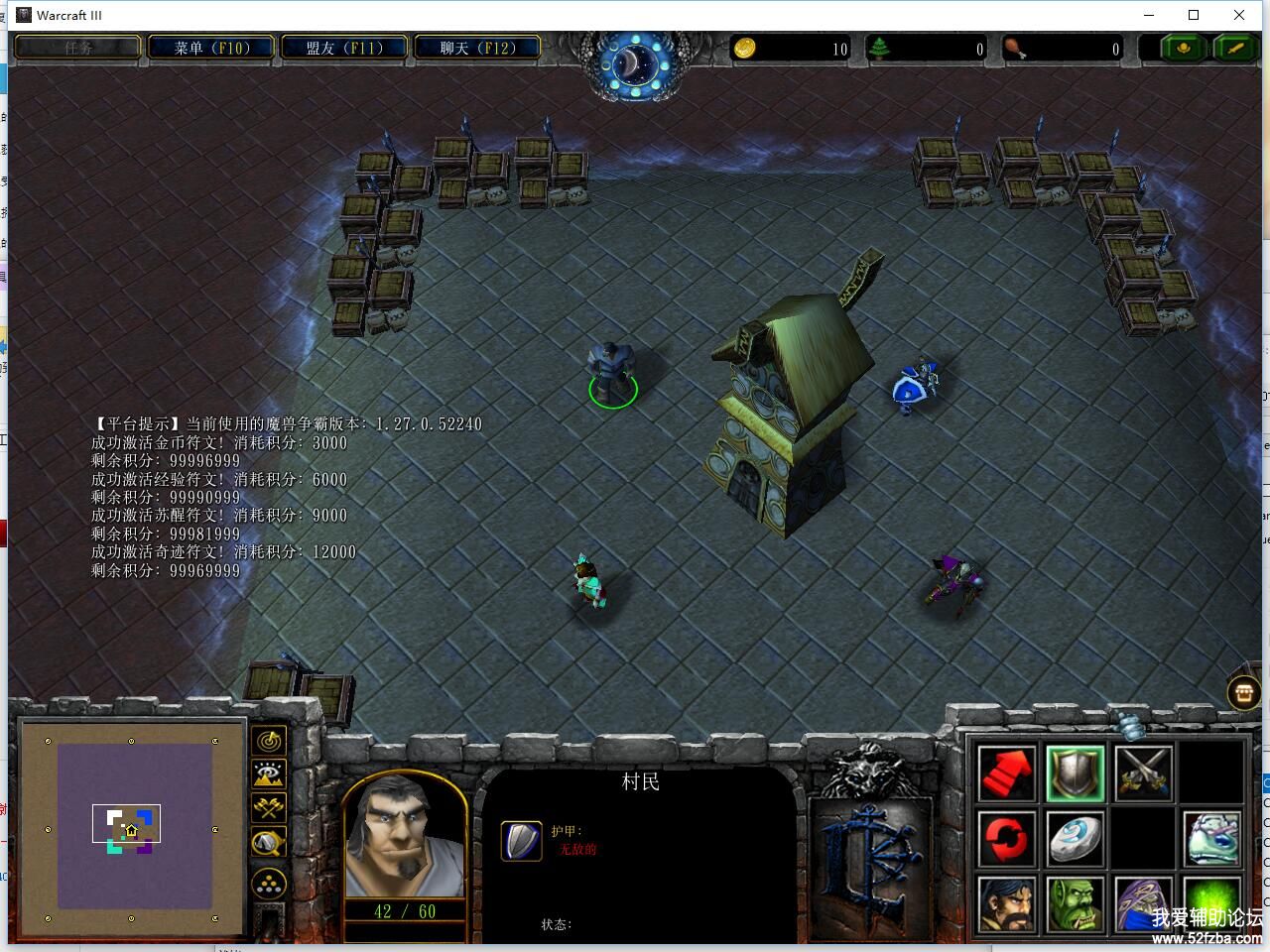Toggle the minimap creep camp display button
The image size is (1270, 952).
(269, 843)
